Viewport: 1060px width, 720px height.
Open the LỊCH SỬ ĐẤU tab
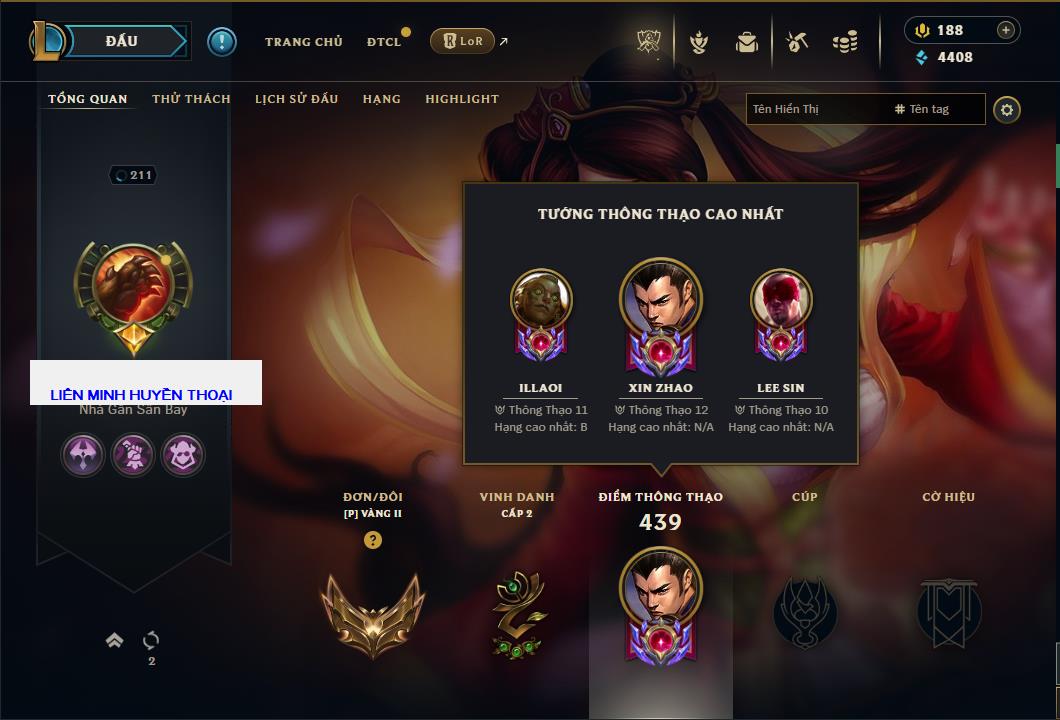point(296,99)
